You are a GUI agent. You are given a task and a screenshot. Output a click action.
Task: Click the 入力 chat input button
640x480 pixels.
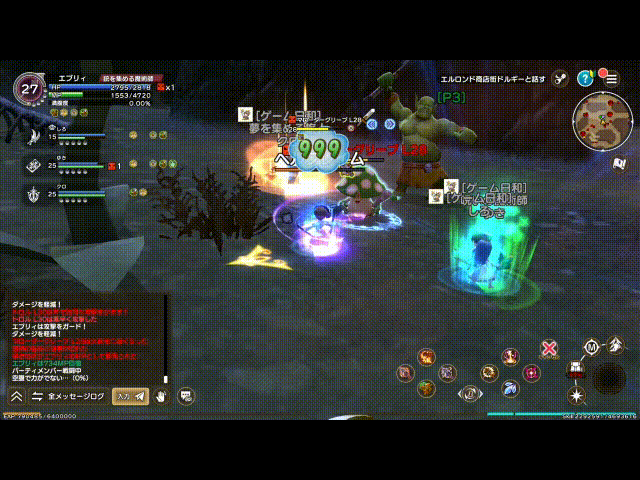[x=130, y=397]
